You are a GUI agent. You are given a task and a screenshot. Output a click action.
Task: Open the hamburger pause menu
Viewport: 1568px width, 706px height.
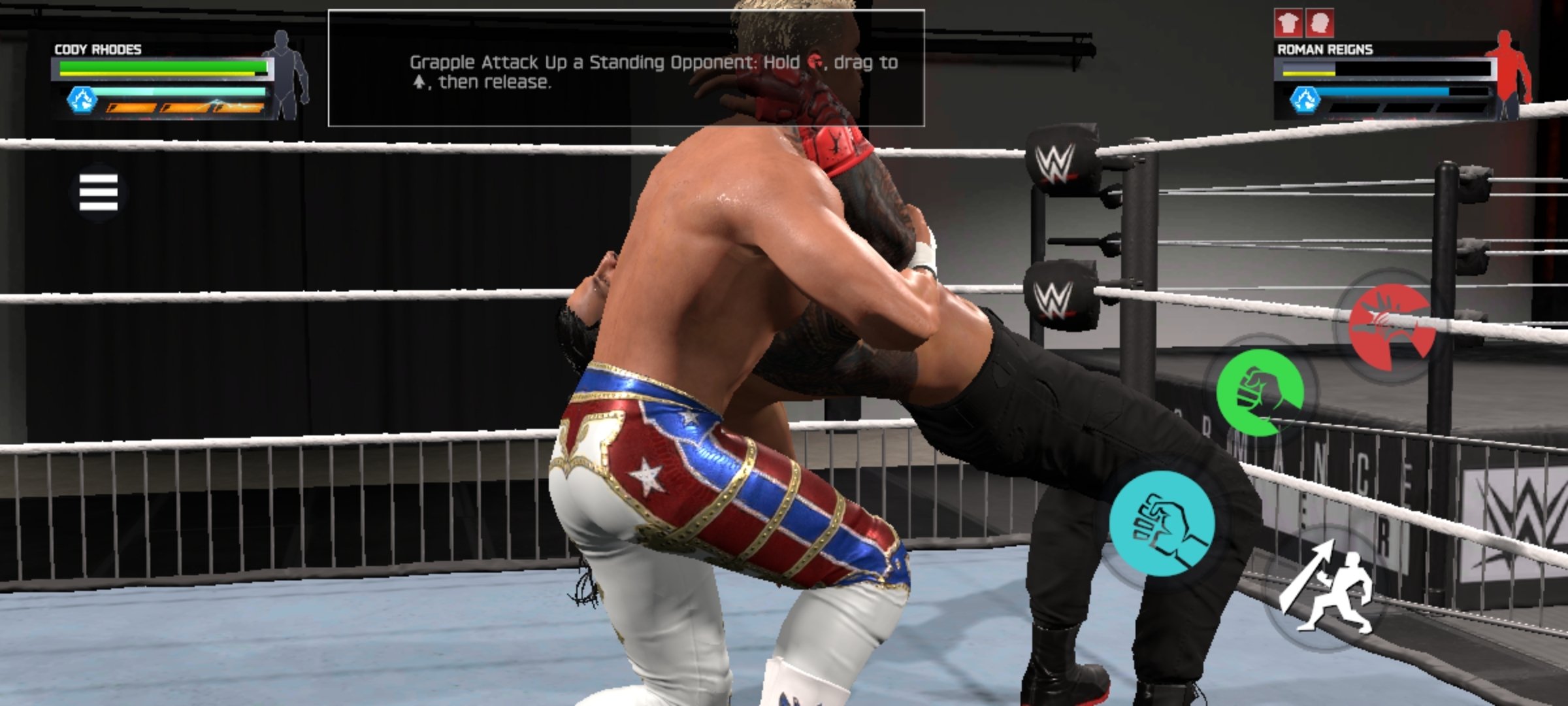[x=98, y=192]
